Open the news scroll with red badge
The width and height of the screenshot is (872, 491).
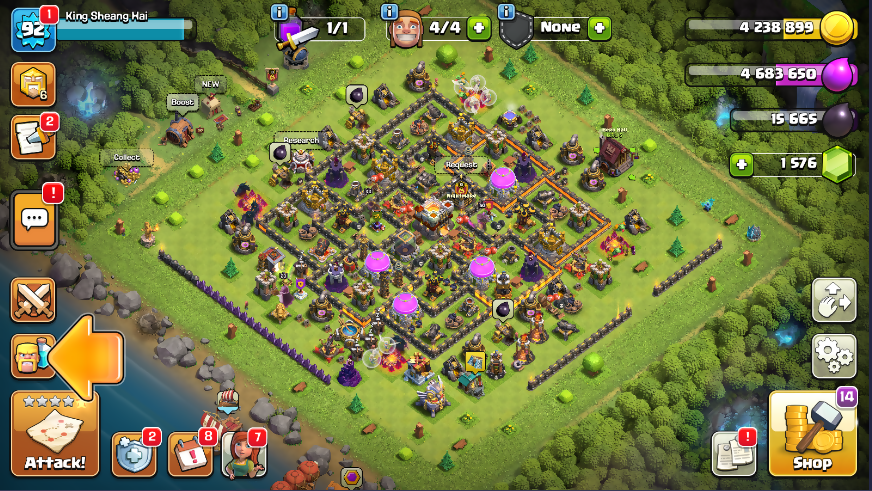(32, 138)
